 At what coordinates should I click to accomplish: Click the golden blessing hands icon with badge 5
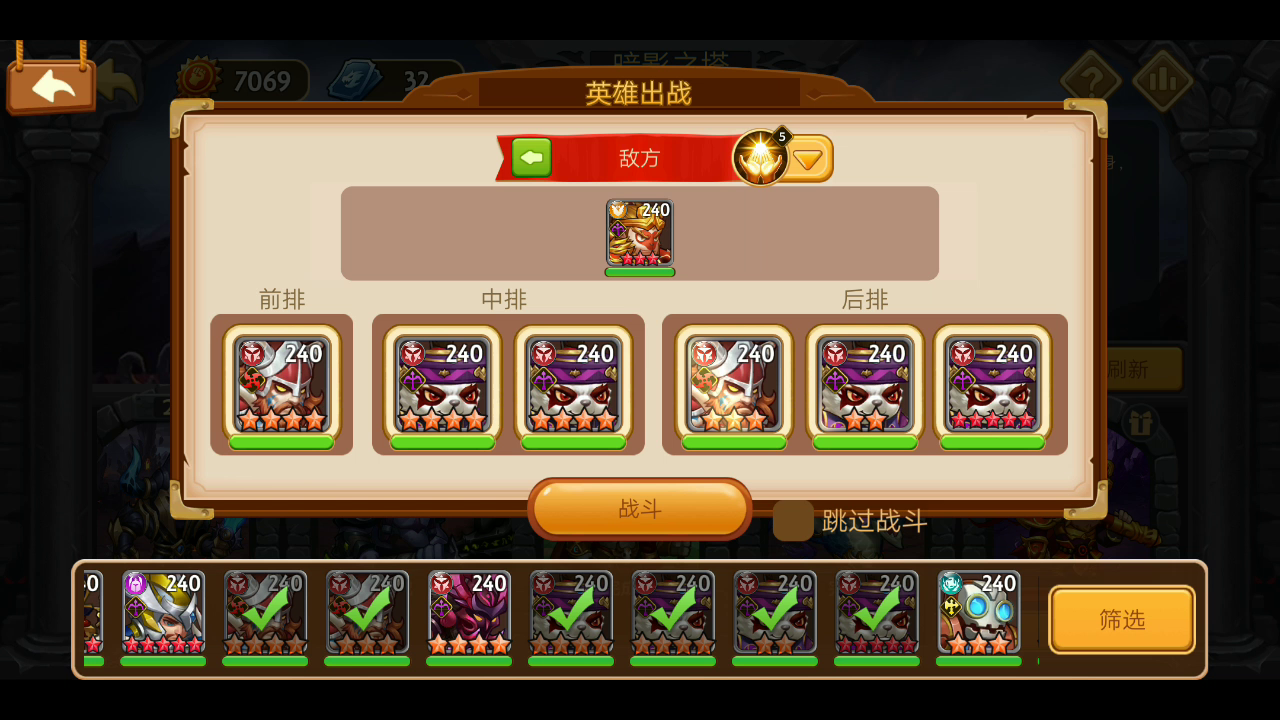[761, 157]
